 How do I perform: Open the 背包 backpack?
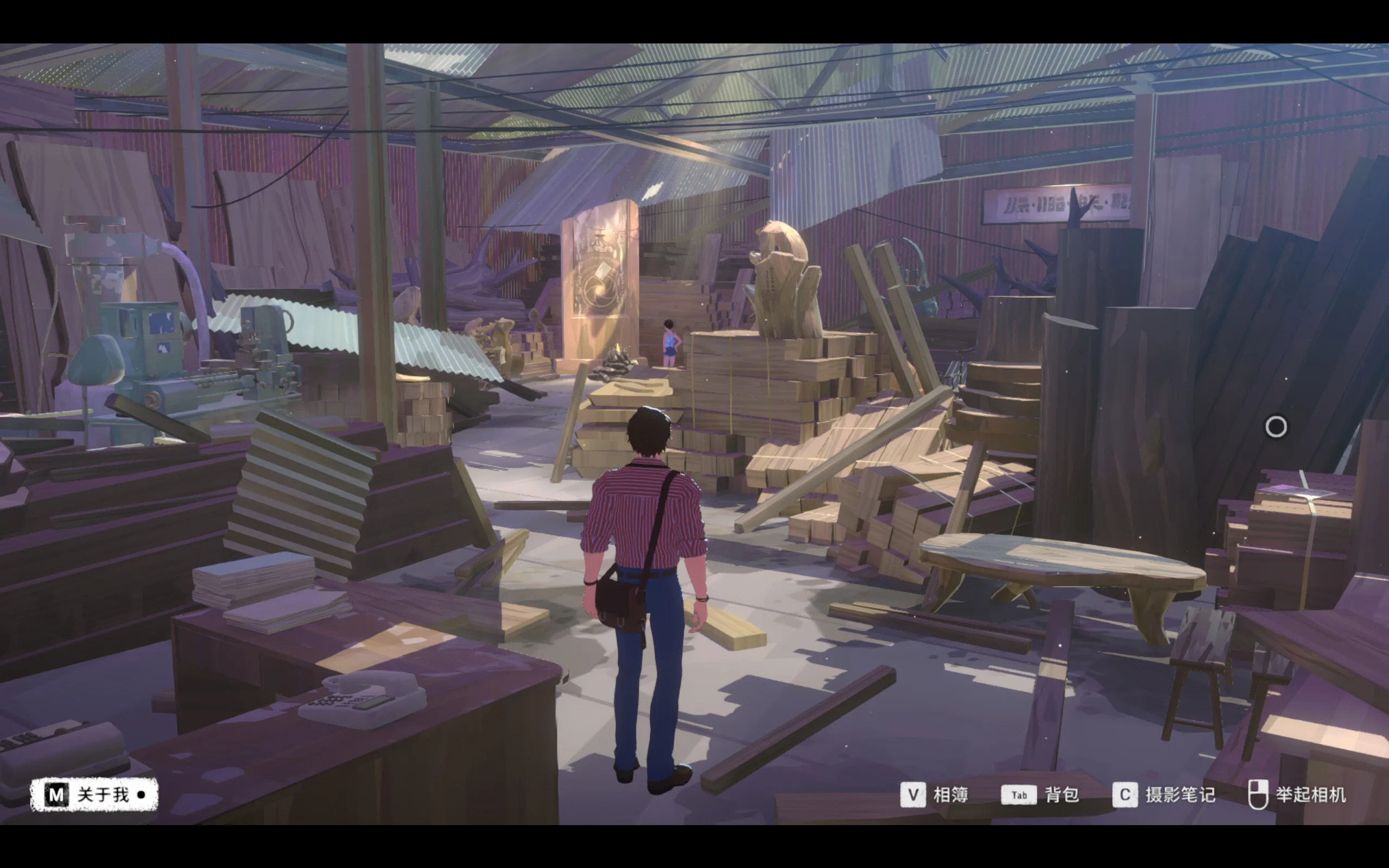tap(1039, 795)
